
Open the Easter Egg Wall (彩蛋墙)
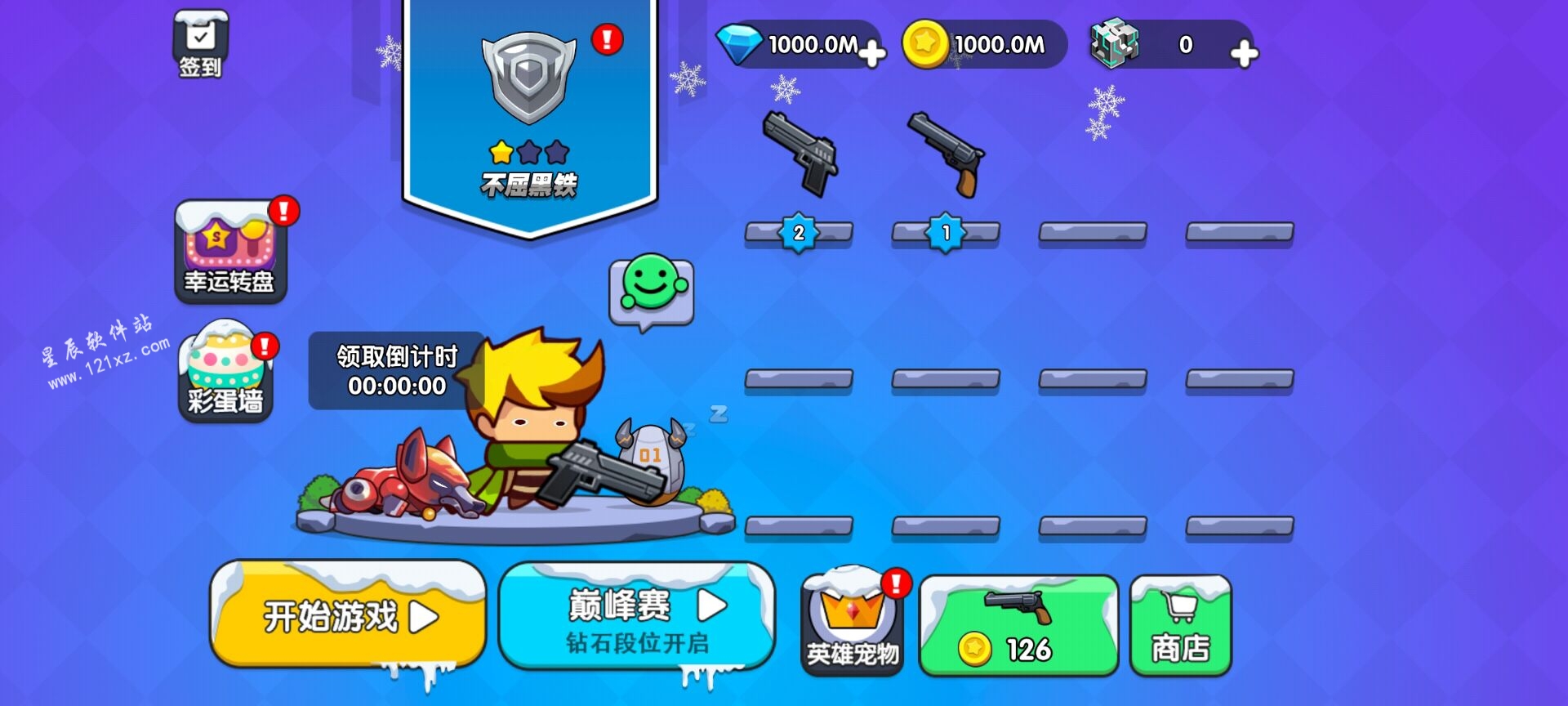(x=226, y=372)
